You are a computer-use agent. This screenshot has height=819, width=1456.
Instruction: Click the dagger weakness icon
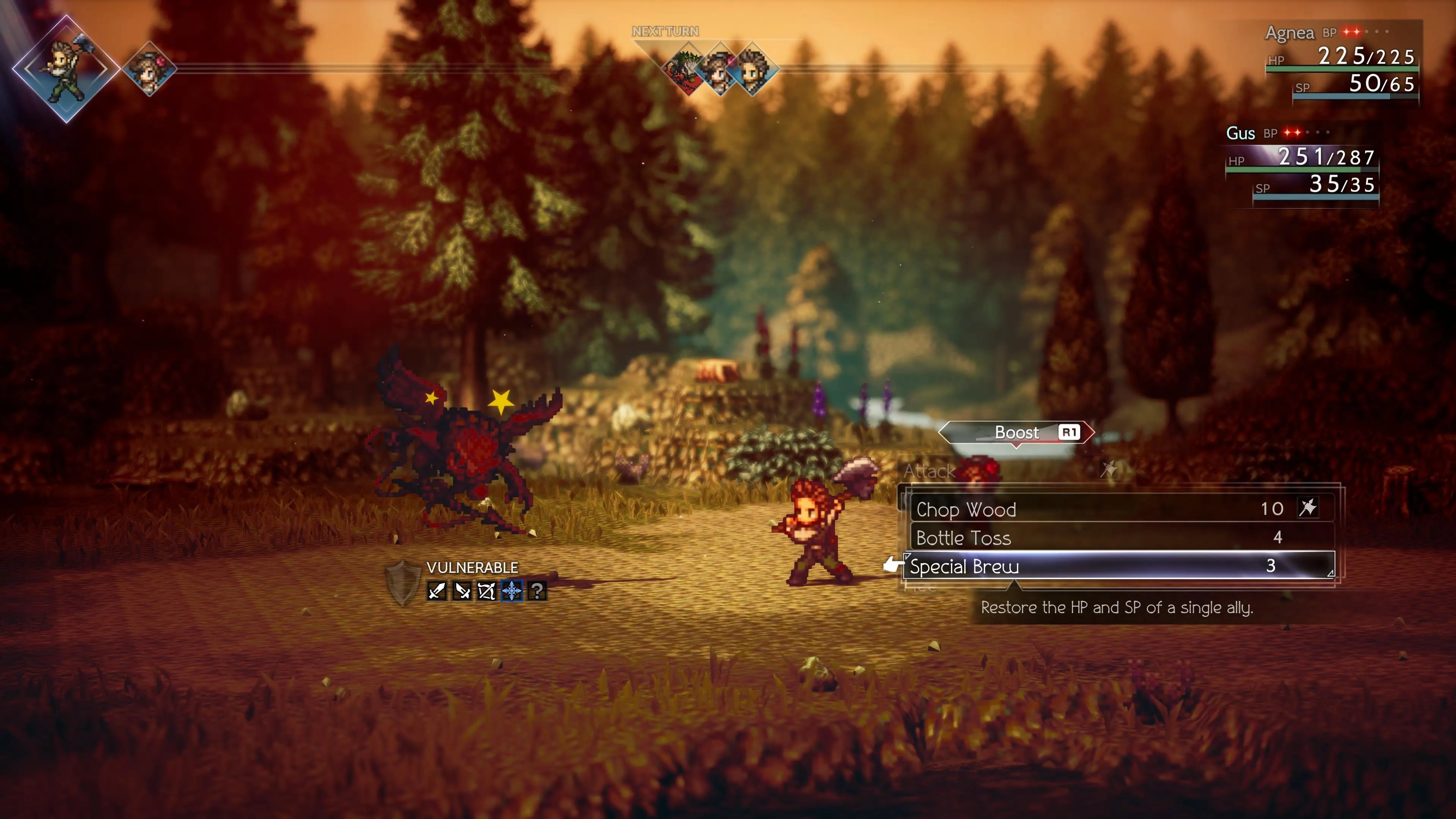(x=462, y=591)
